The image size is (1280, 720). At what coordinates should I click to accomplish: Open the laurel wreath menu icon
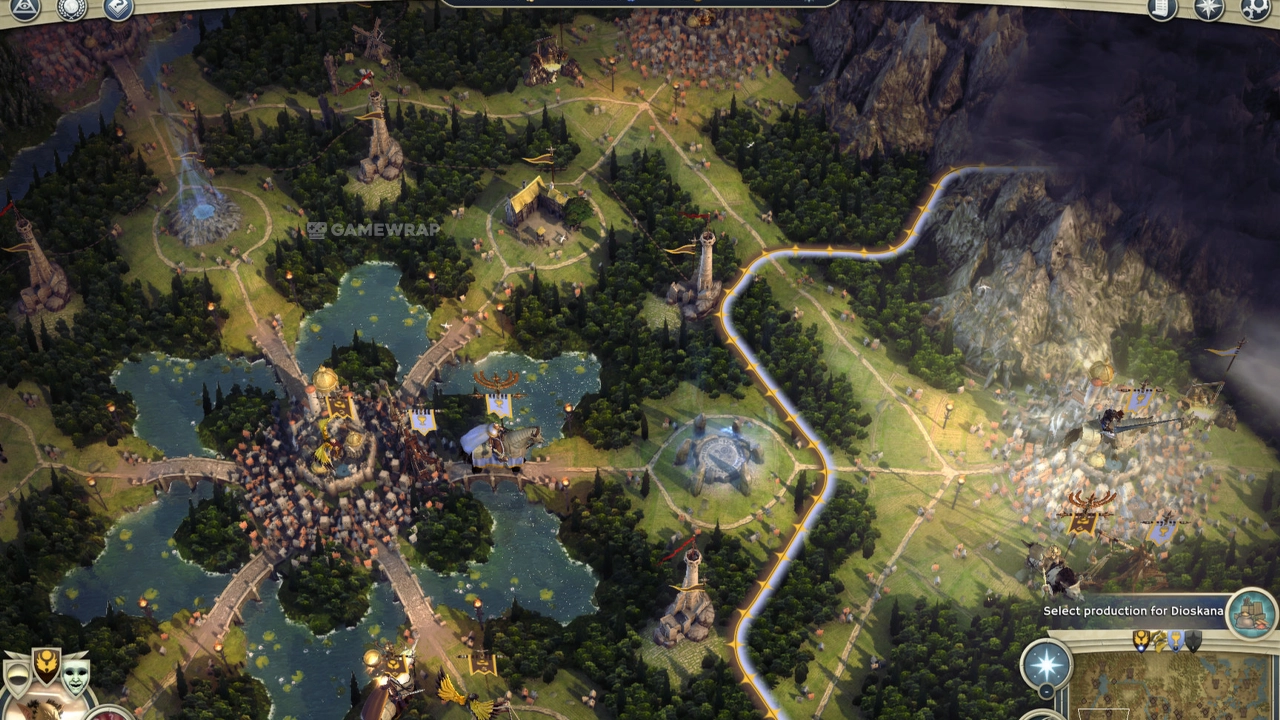point(71,9)
